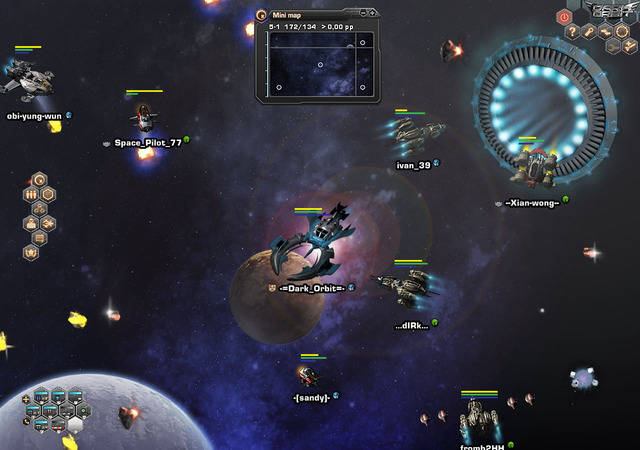
Task: Minimize the Mini map window
Action: click(x=362, y=14)
